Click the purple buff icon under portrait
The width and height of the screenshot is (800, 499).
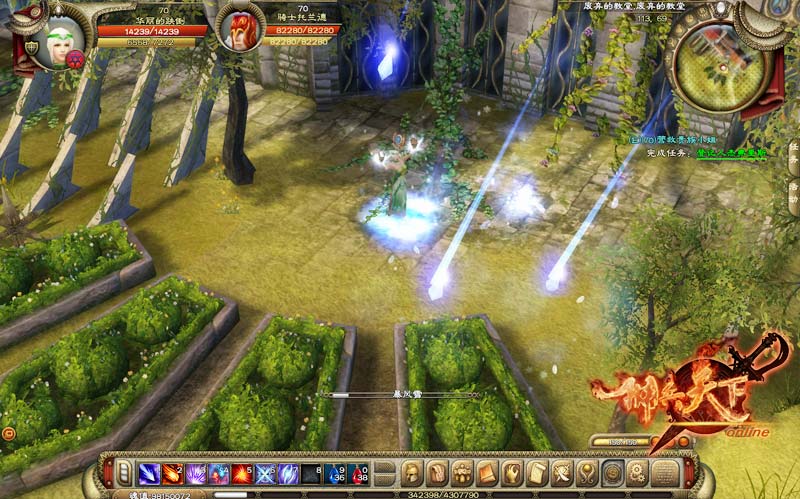74,58
